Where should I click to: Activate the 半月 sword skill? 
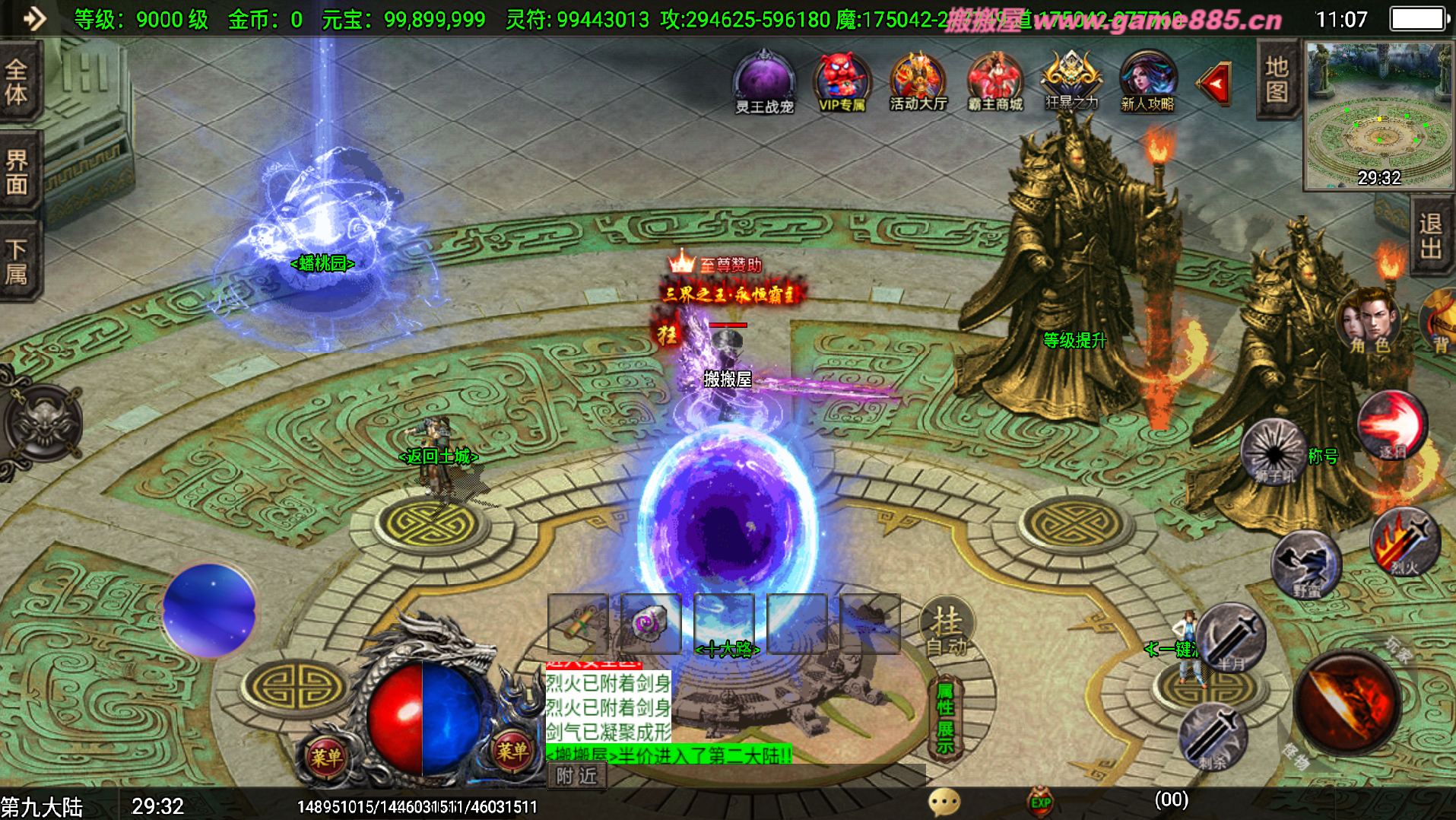pyautogui.click(x=1232, y=637)
